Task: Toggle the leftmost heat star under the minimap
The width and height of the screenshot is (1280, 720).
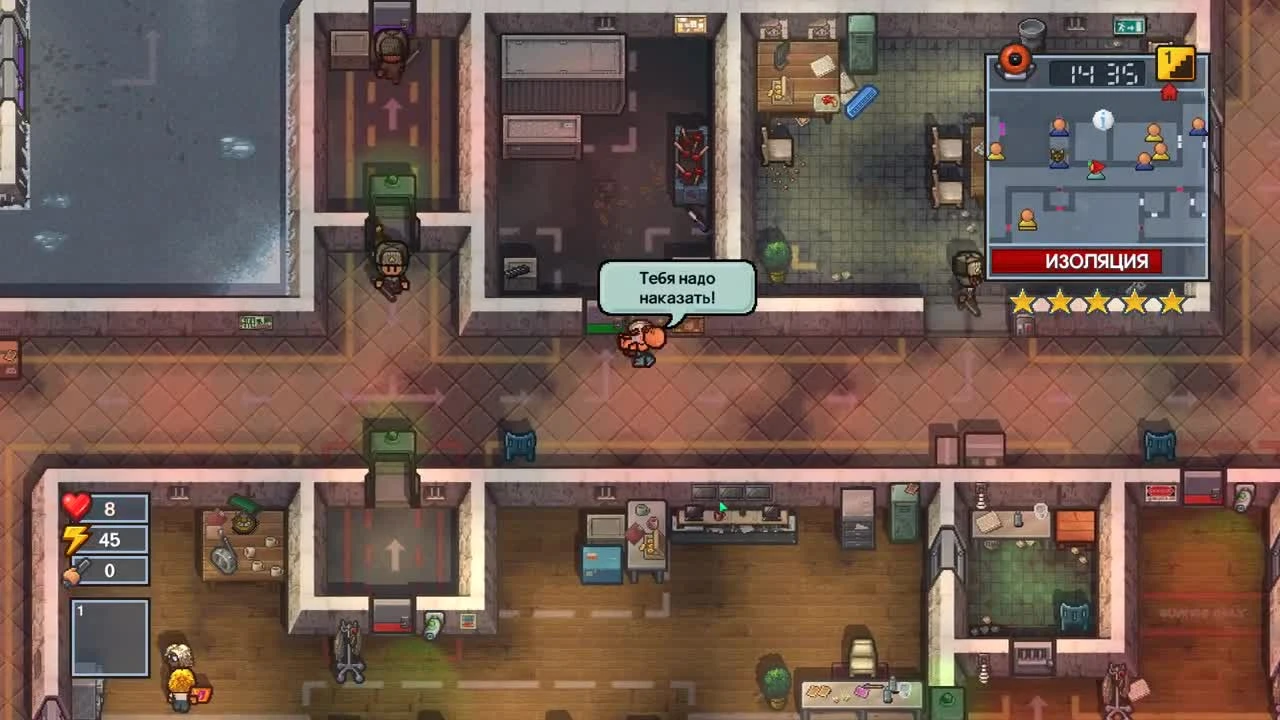Action: (x=1023, y=301)
